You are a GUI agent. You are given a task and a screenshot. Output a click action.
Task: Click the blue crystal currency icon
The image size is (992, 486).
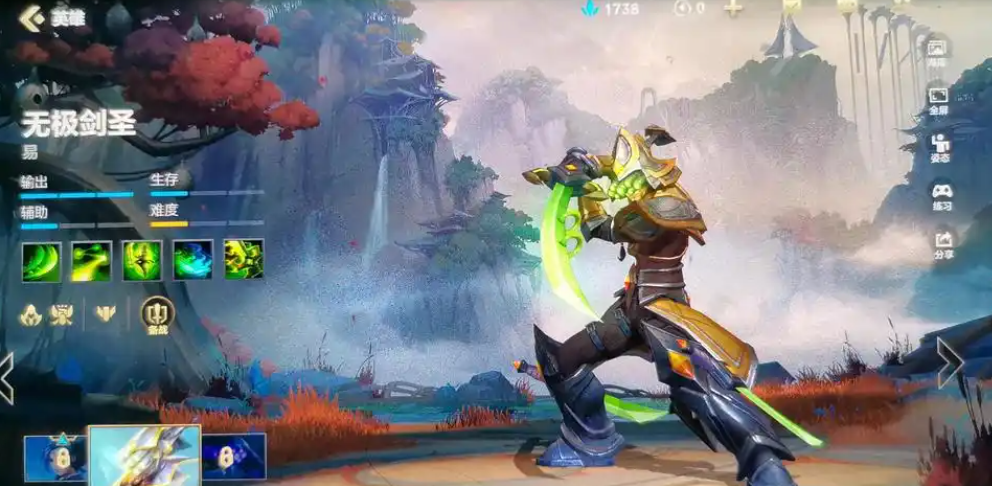pyautogui.click(x=589, y=8)
